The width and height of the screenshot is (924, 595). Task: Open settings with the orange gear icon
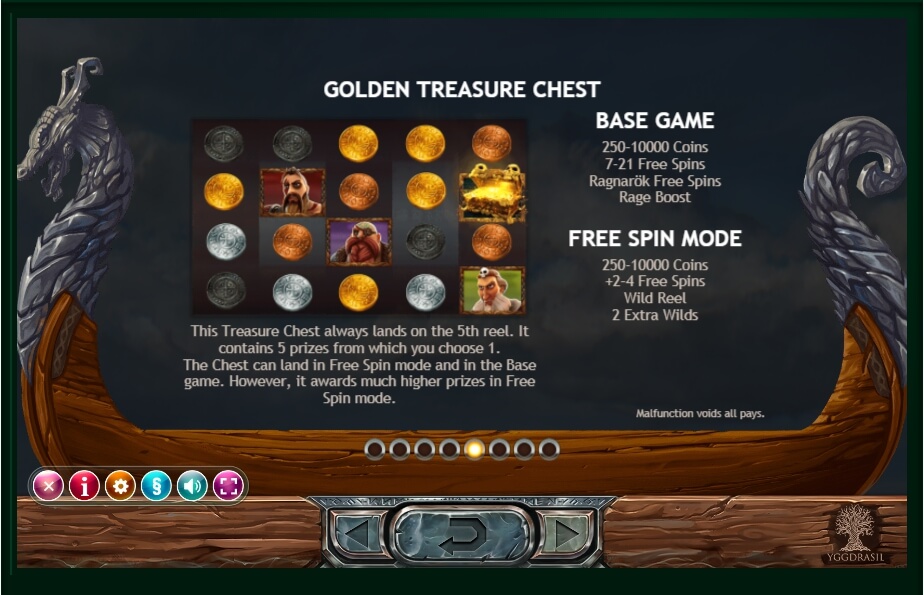pyautogui.click(x=120, y=487)
